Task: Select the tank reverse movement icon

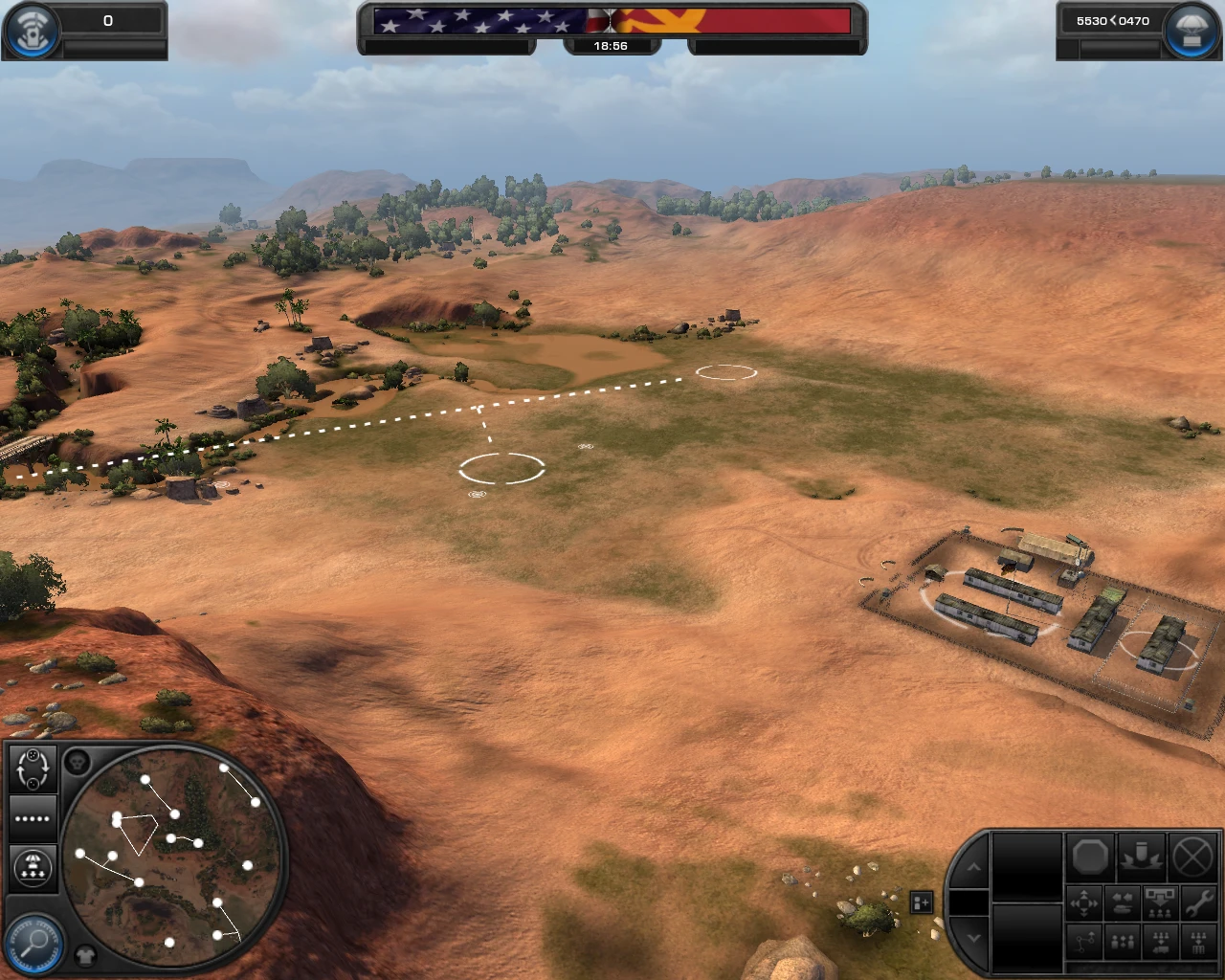Action: (1122, 902)
